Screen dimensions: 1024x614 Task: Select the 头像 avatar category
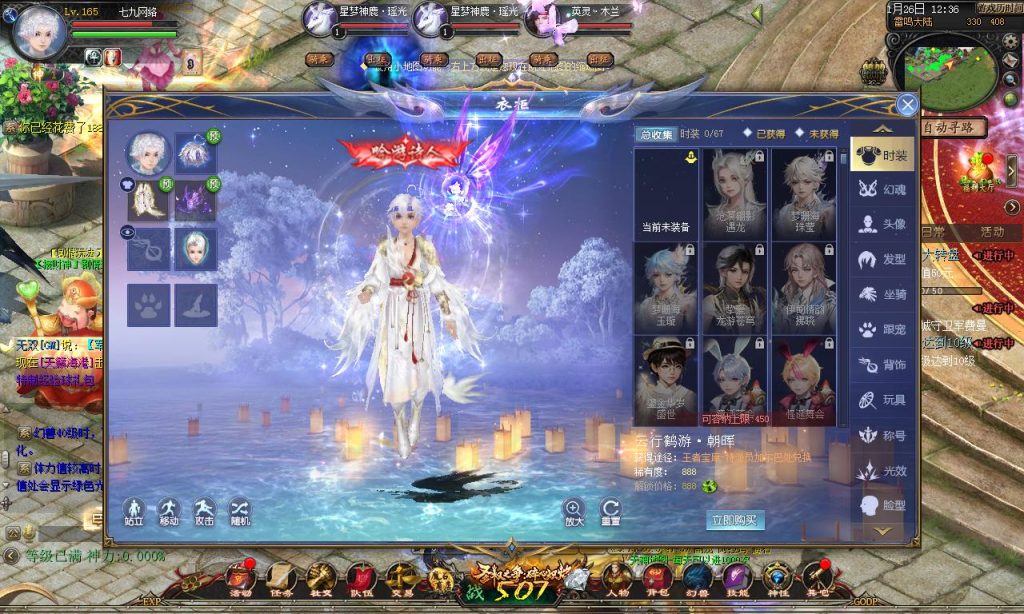pos(881,225)
